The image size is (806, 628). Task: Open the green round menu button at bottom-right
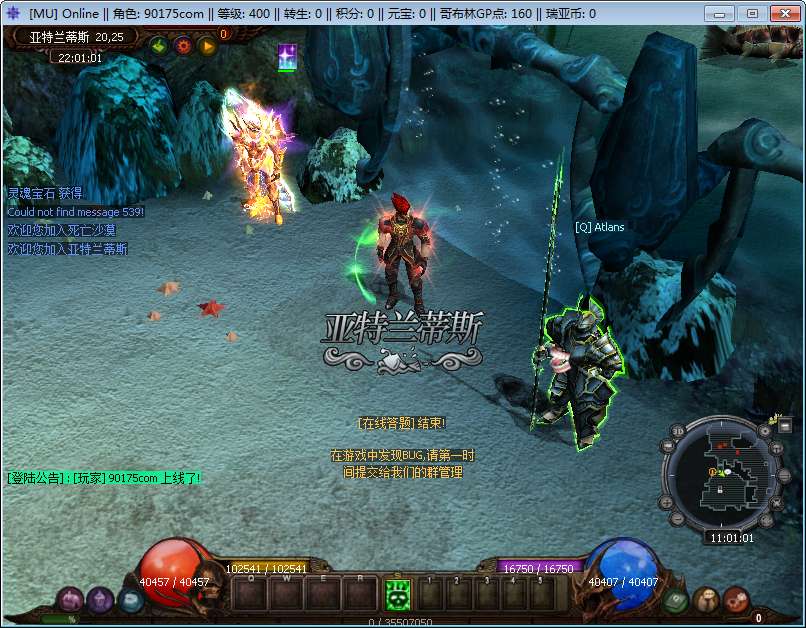[x=675, y=600]
